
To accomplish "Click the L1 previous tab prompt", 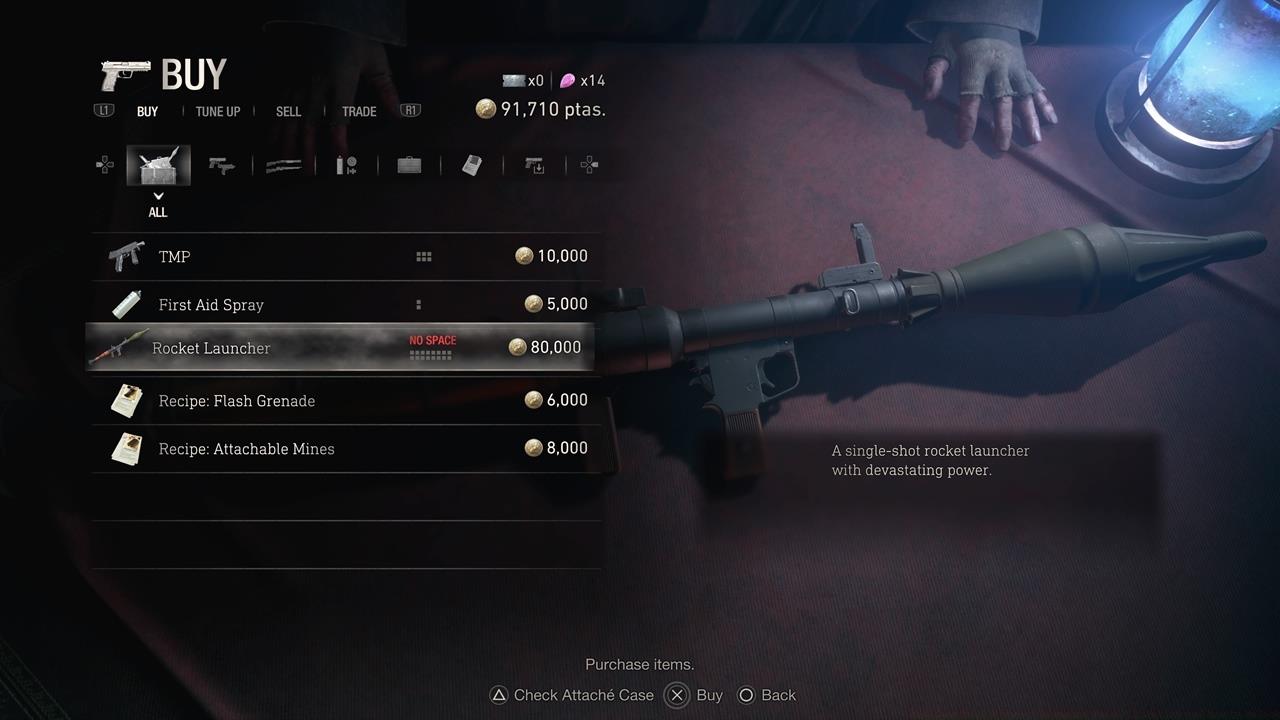I will (x=103, y=111).
